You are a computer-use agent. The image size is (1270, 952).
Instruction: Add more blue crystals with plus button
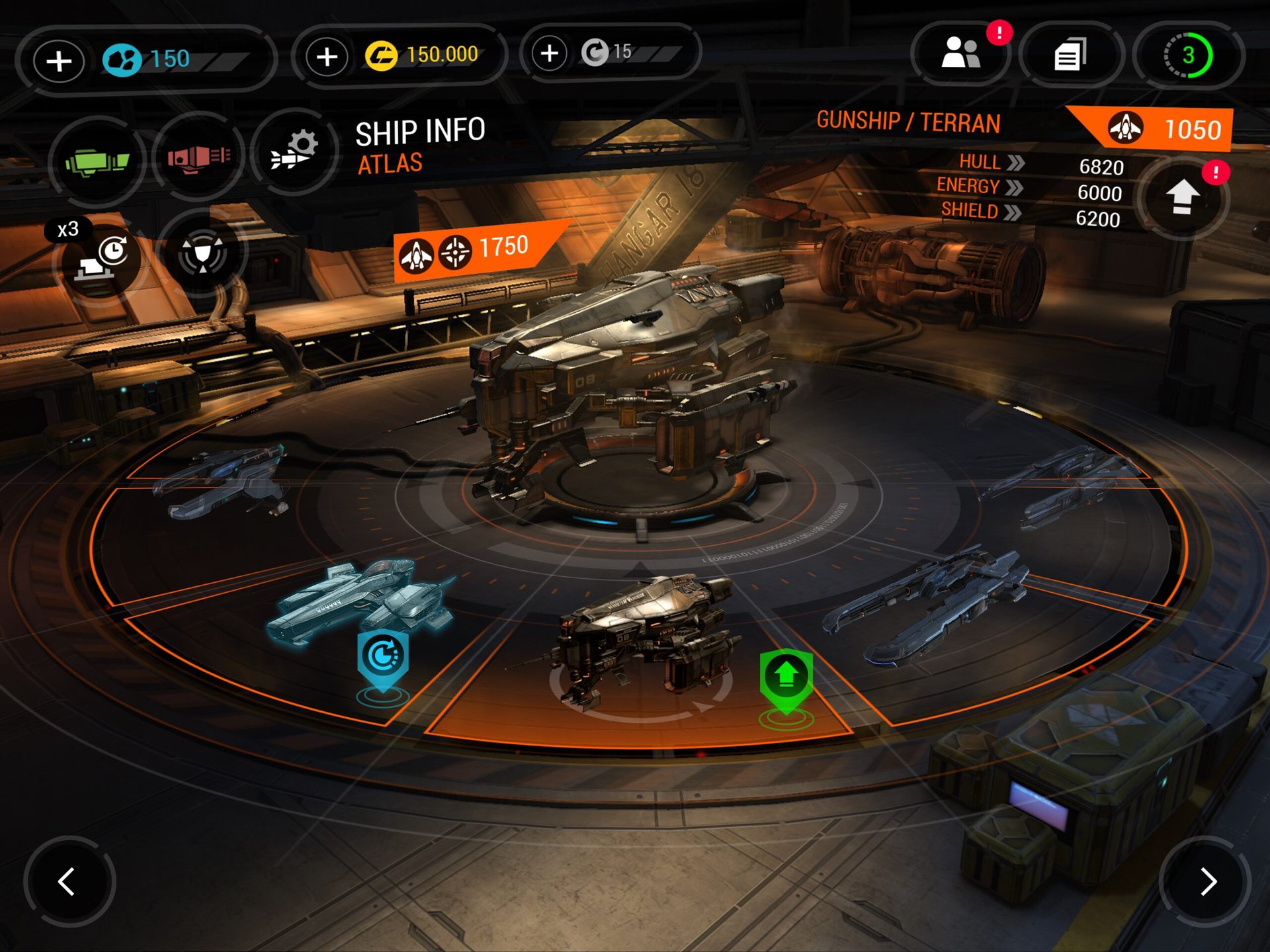click(x=59, y=61)
